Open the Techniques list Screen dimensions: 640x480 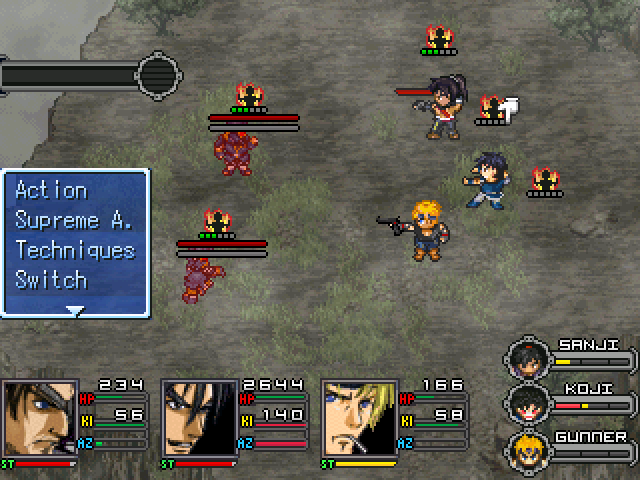(x=74, y=250)
